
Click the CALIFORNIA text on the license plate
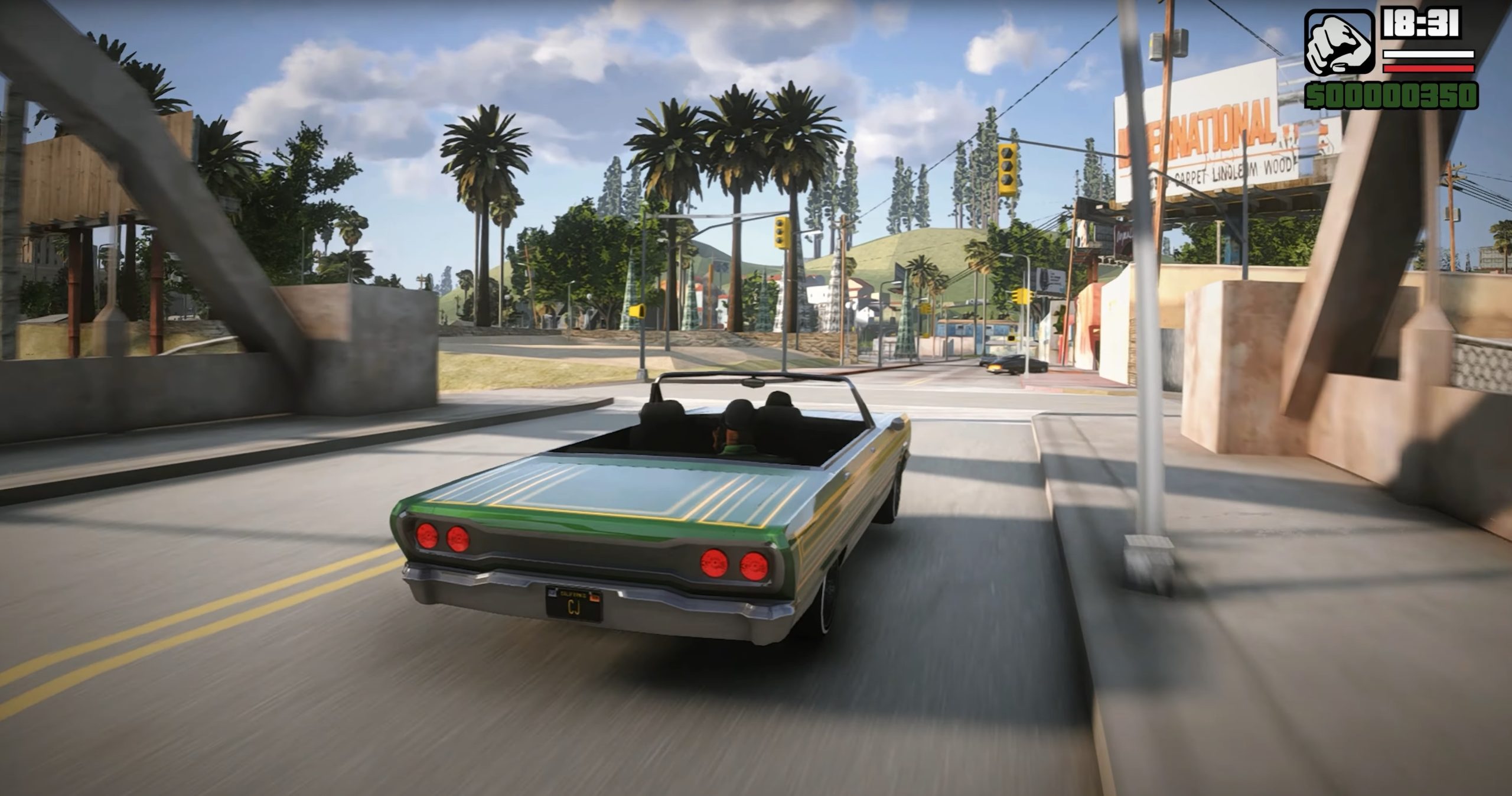pyautogui.click(x=573, y=594)
